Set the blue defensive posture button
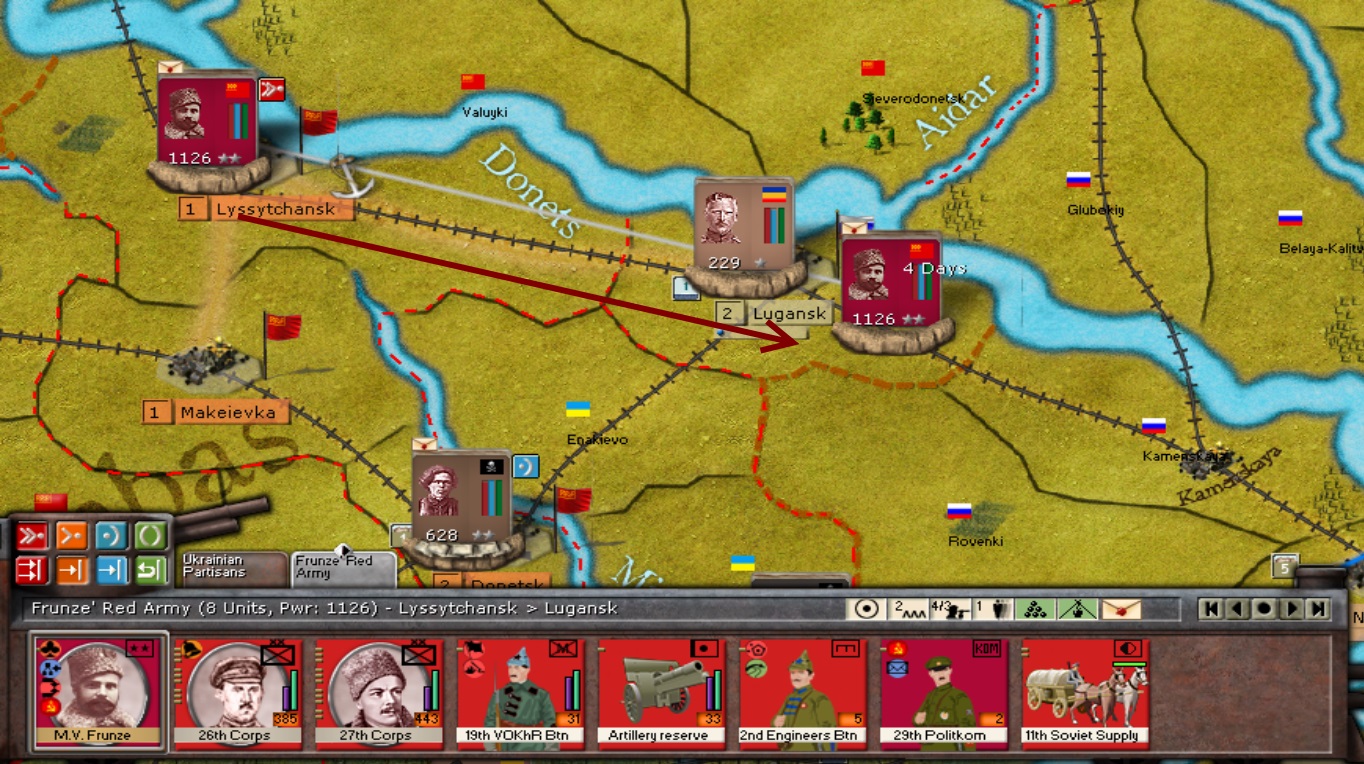The height and width of the screenshot is (764, 1364). 111,536
